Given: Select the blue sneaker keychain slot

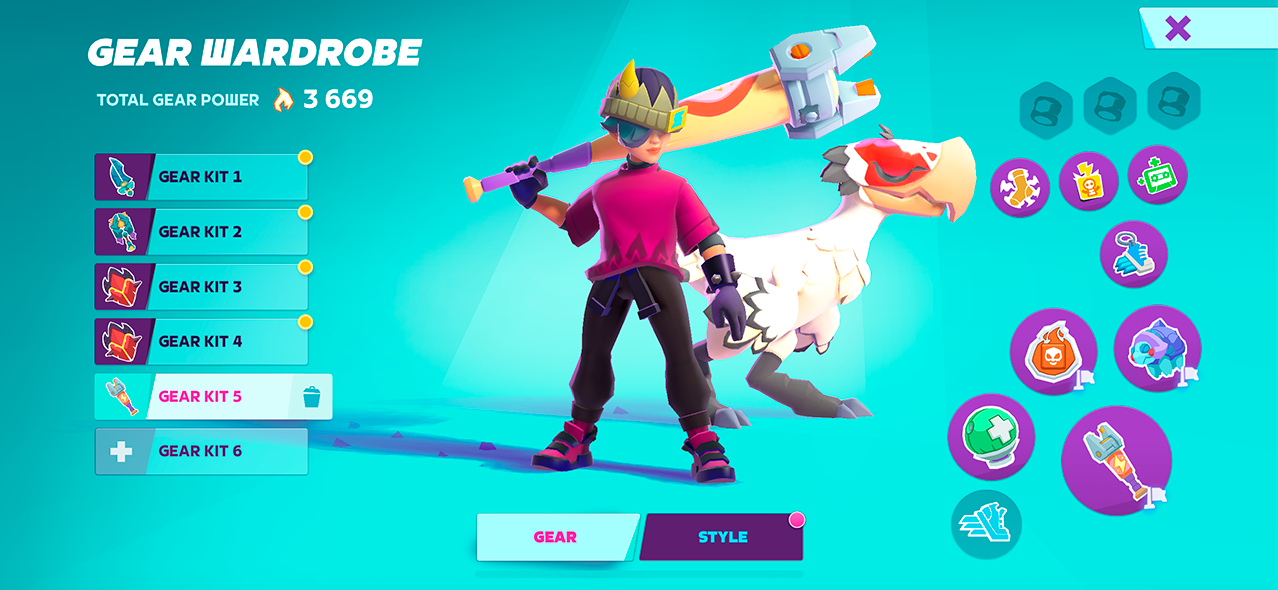Looking at the screenshot, I should click(x=1133, y=254).
